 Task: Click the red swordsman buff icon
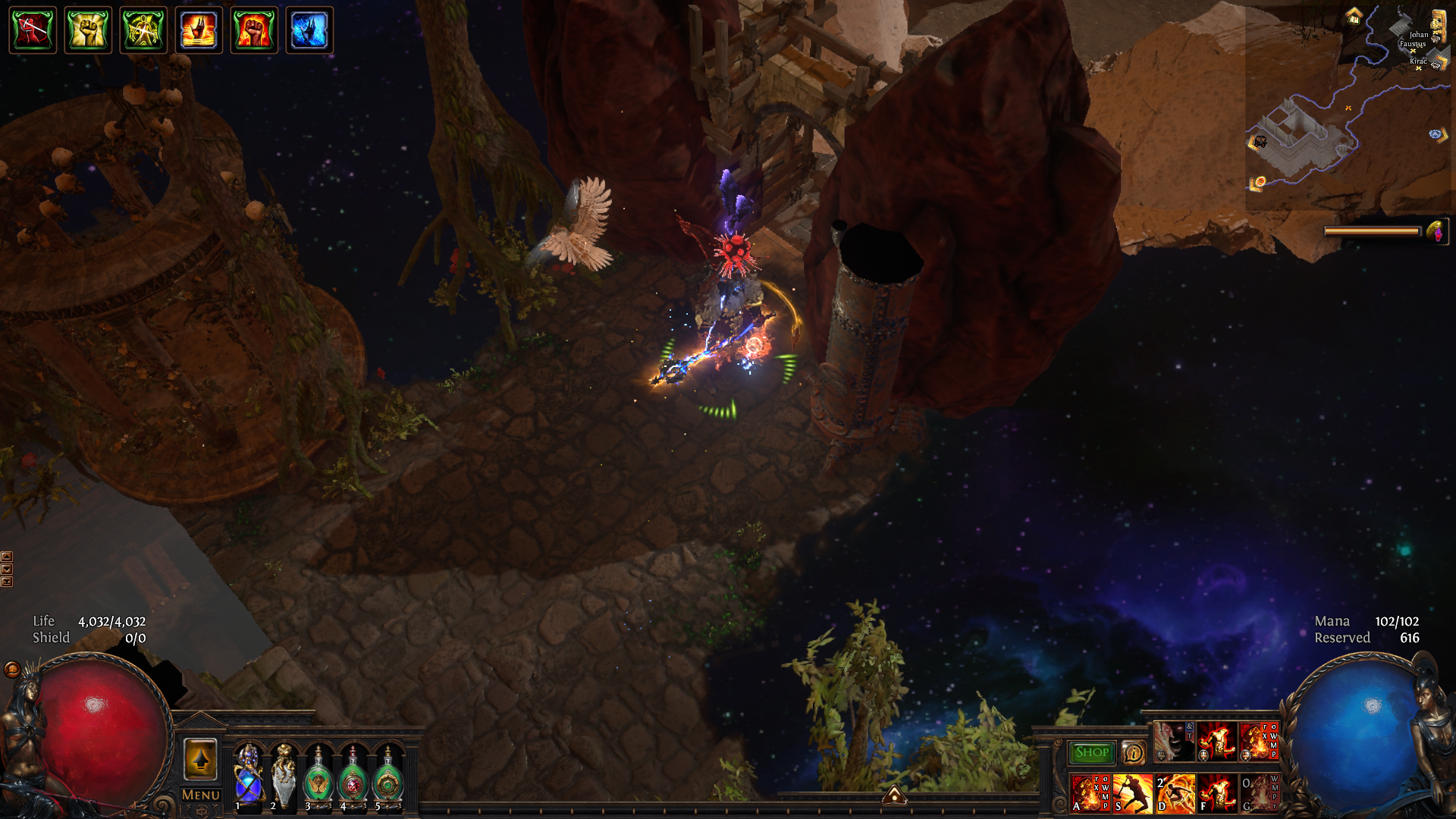pyautogui.click(x=33, y=30)
